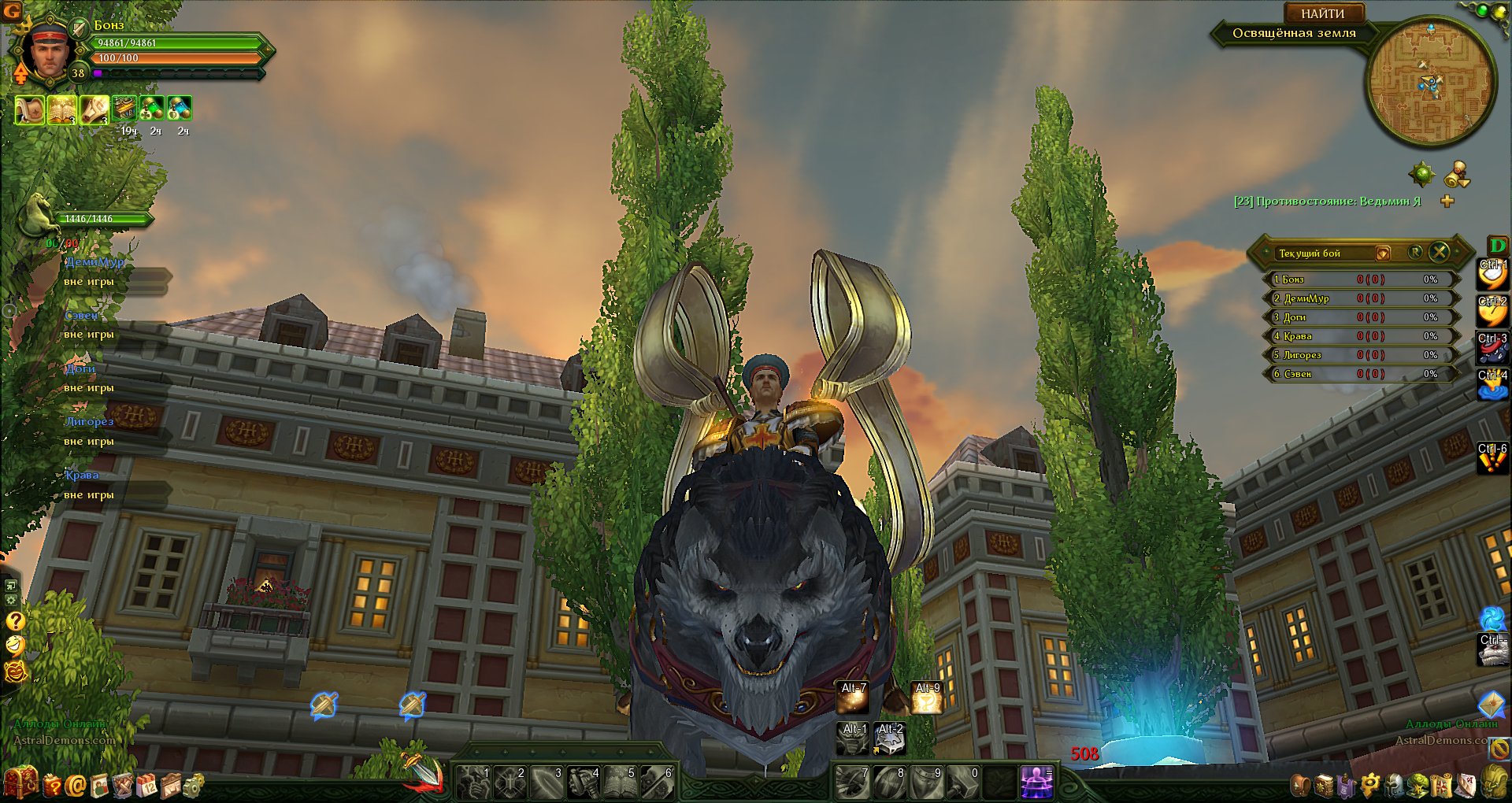Open the leather backpack bag icon
This screenshot has width=1512, height=803.
1300,785
